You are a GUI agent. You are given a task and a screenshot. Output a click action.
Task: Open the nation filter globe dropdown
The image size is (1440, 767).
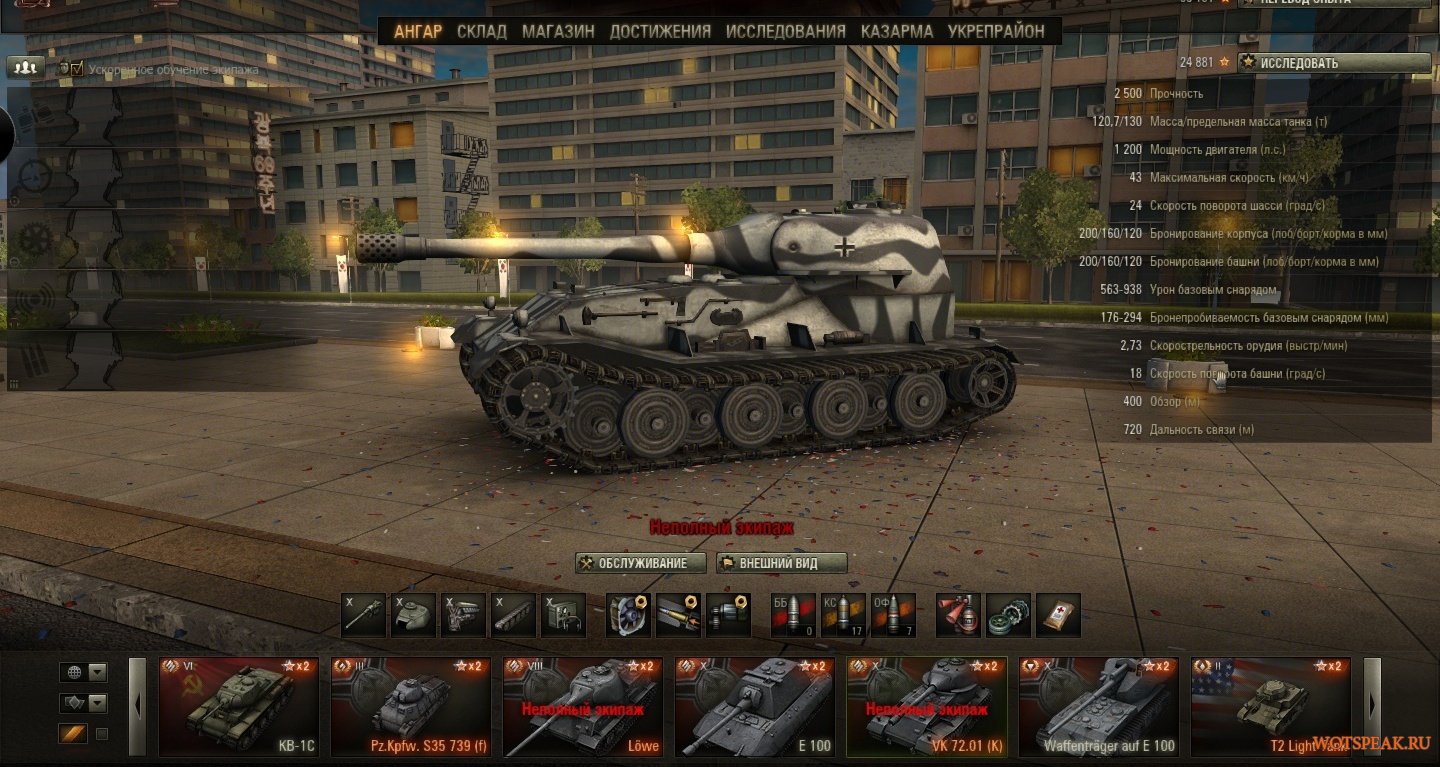pos(83,672)
